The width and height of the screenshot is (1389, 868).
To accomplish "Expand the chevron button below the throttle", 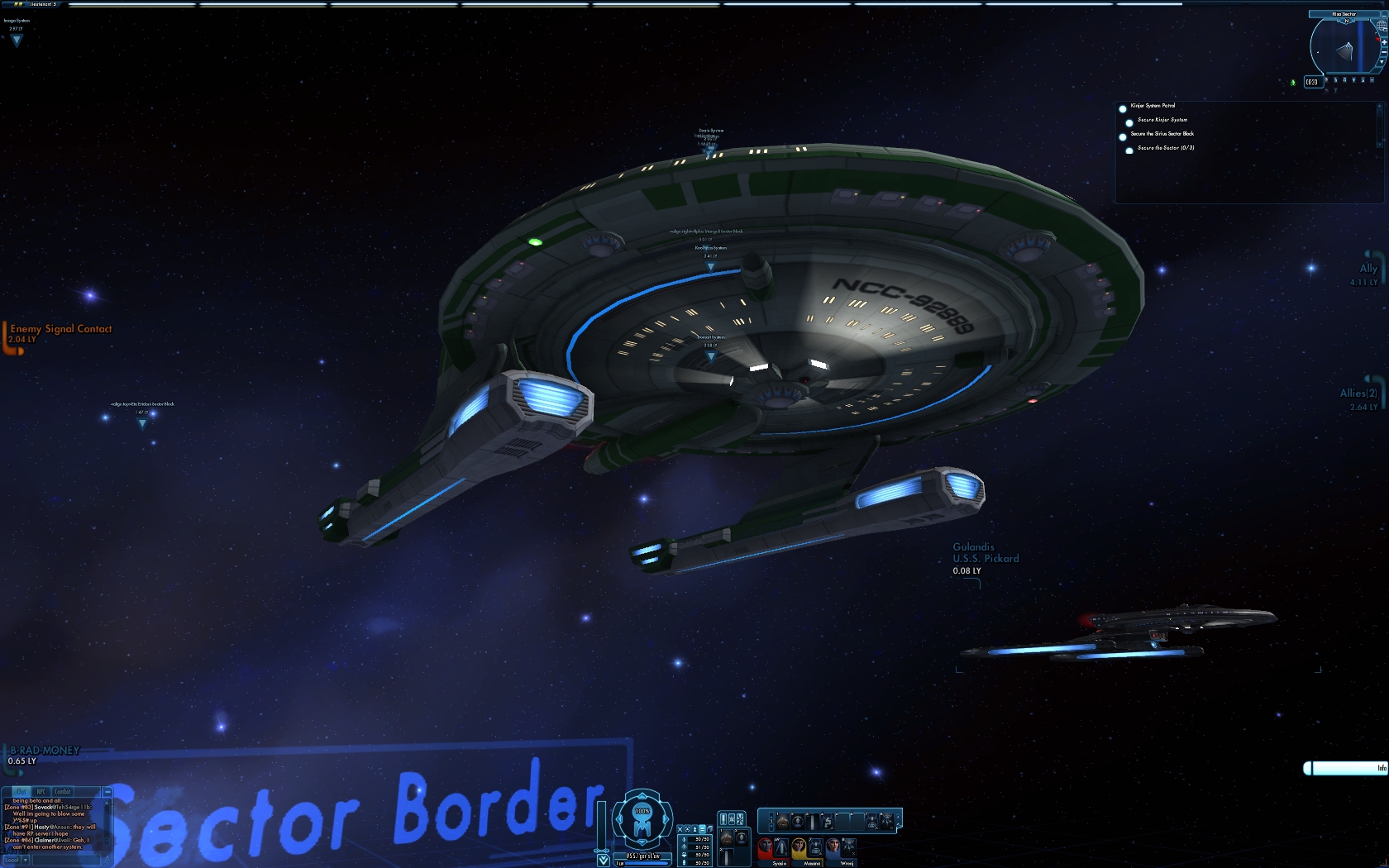I will (604, 861).
